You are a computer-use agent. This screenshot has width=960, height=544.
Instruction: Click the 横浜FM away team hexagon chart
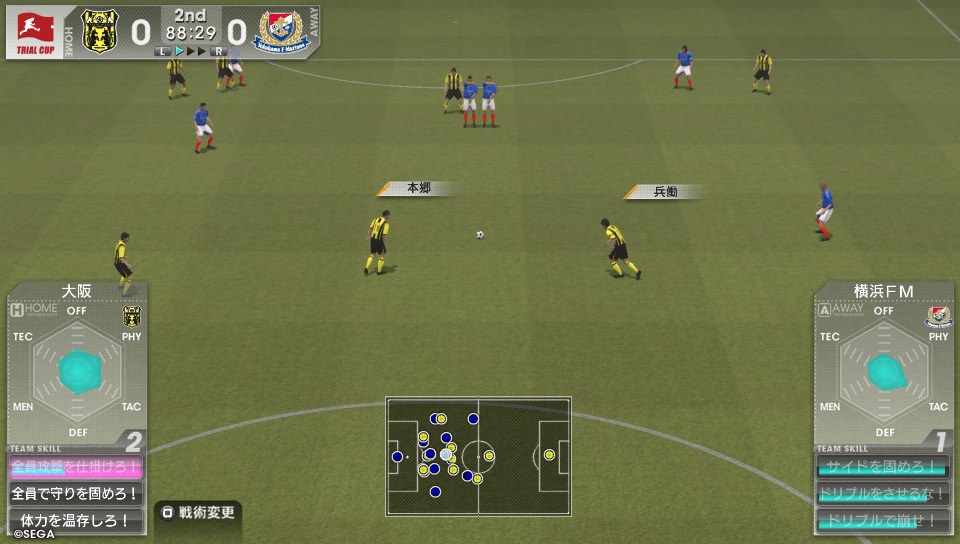tap(884, 371)
